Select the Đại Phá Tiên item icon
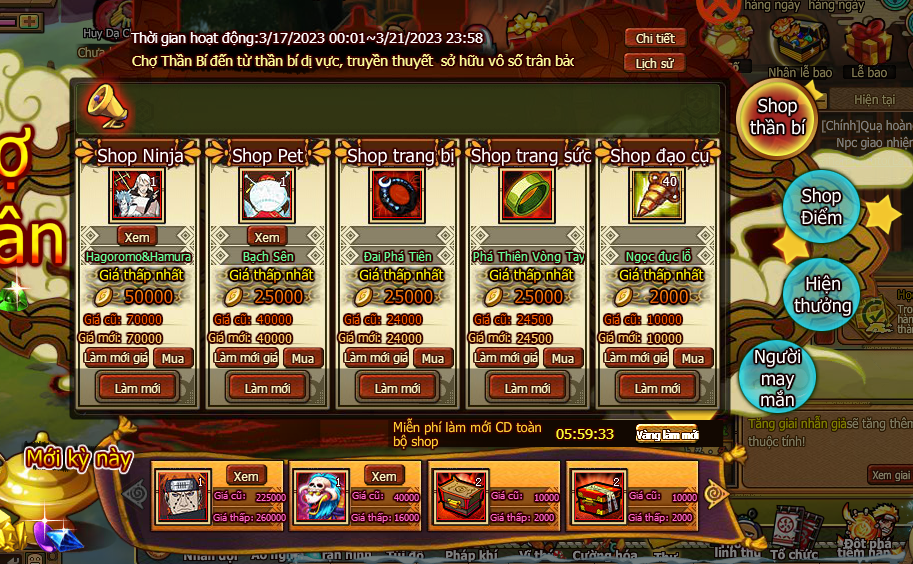Viewport: 913px width, 564px height. point(397,195)
